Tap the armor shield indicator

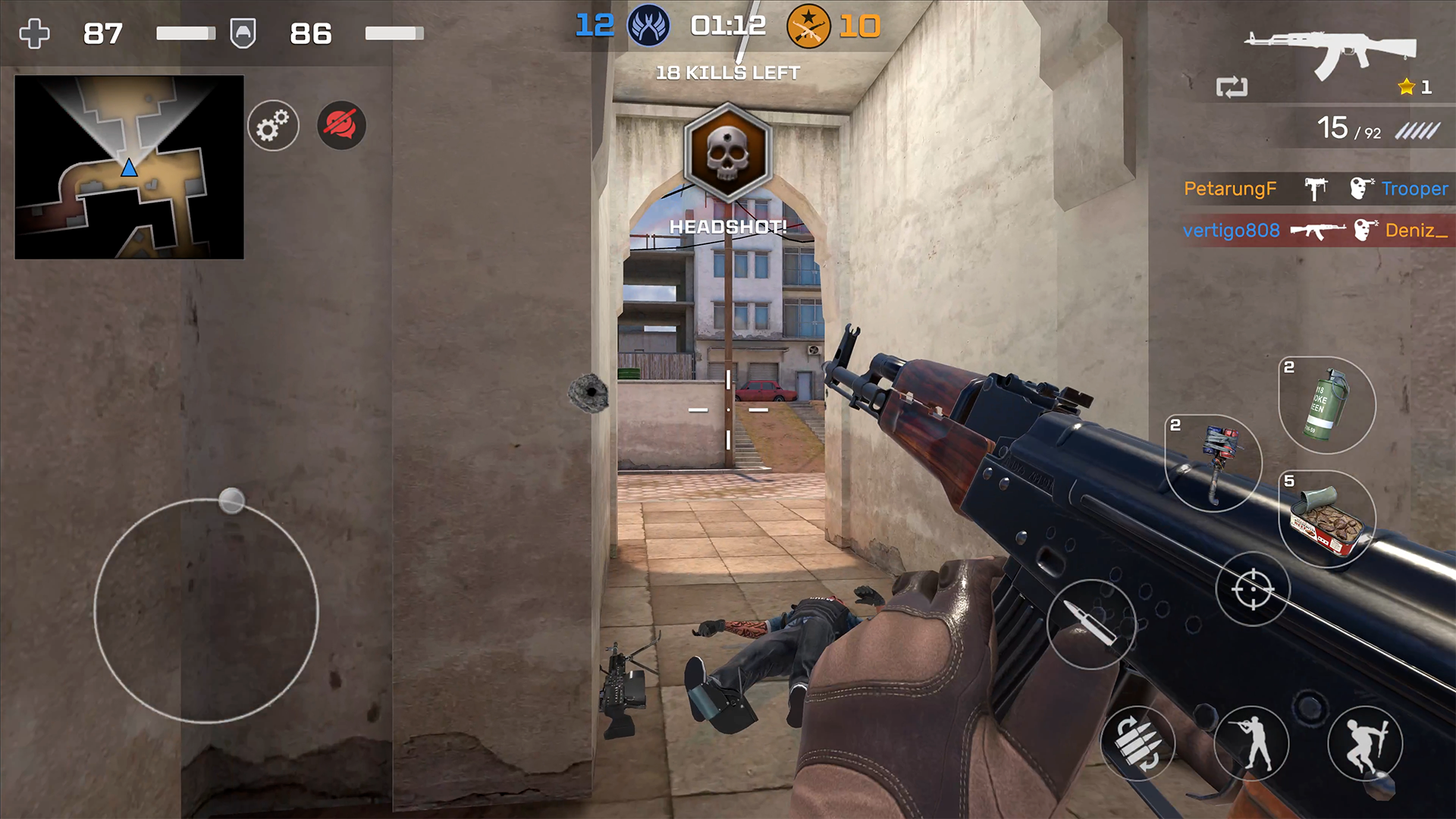click(243, 33)
